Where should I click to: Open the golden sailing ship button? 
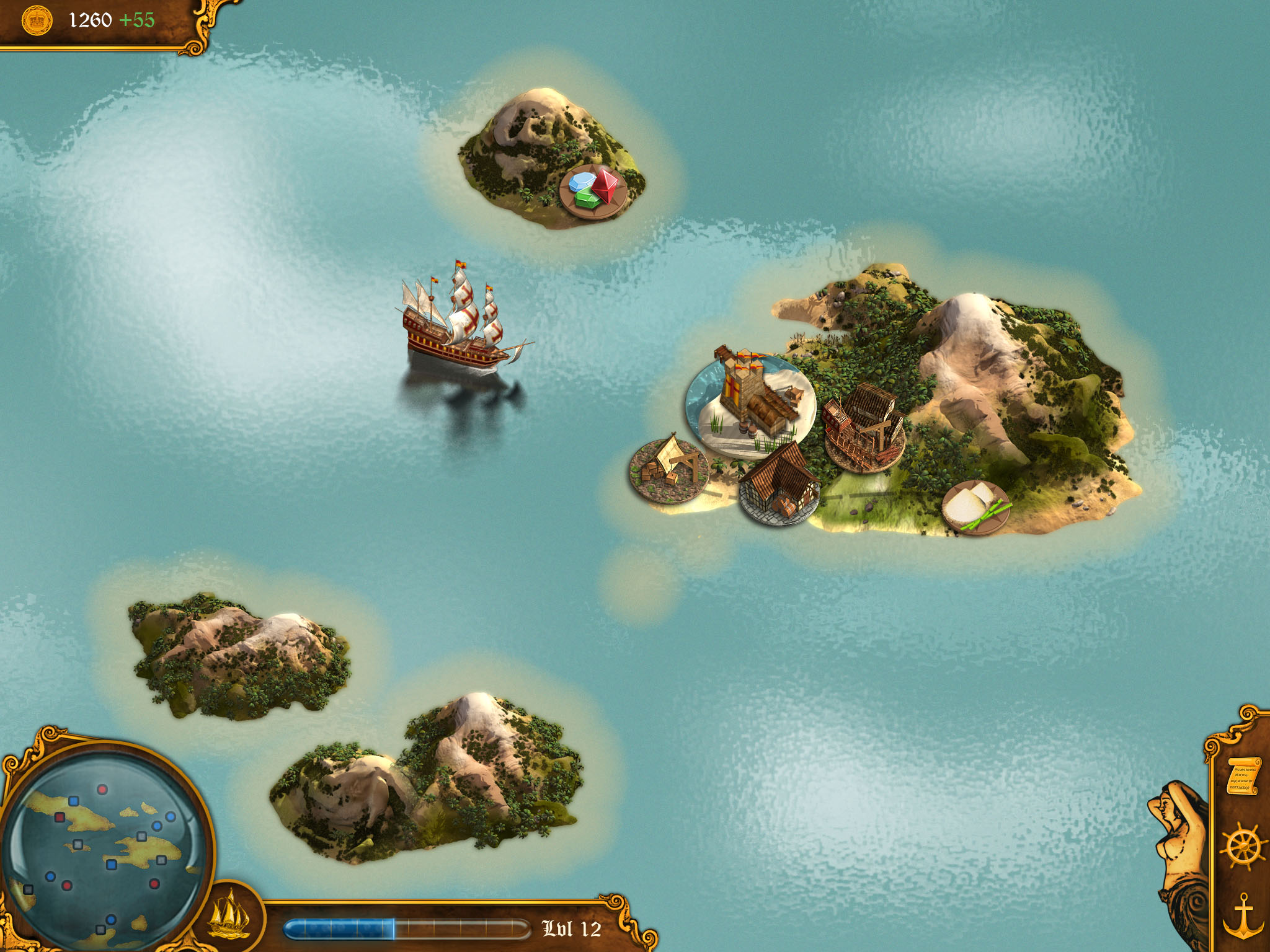(x=229, y=914)
